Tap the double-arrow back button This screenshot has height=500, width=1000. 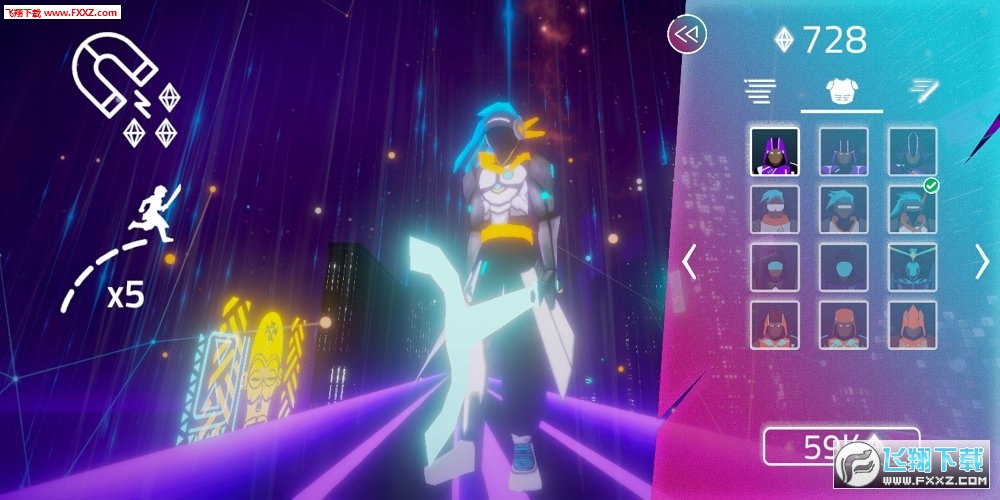[x=687, y=35]
